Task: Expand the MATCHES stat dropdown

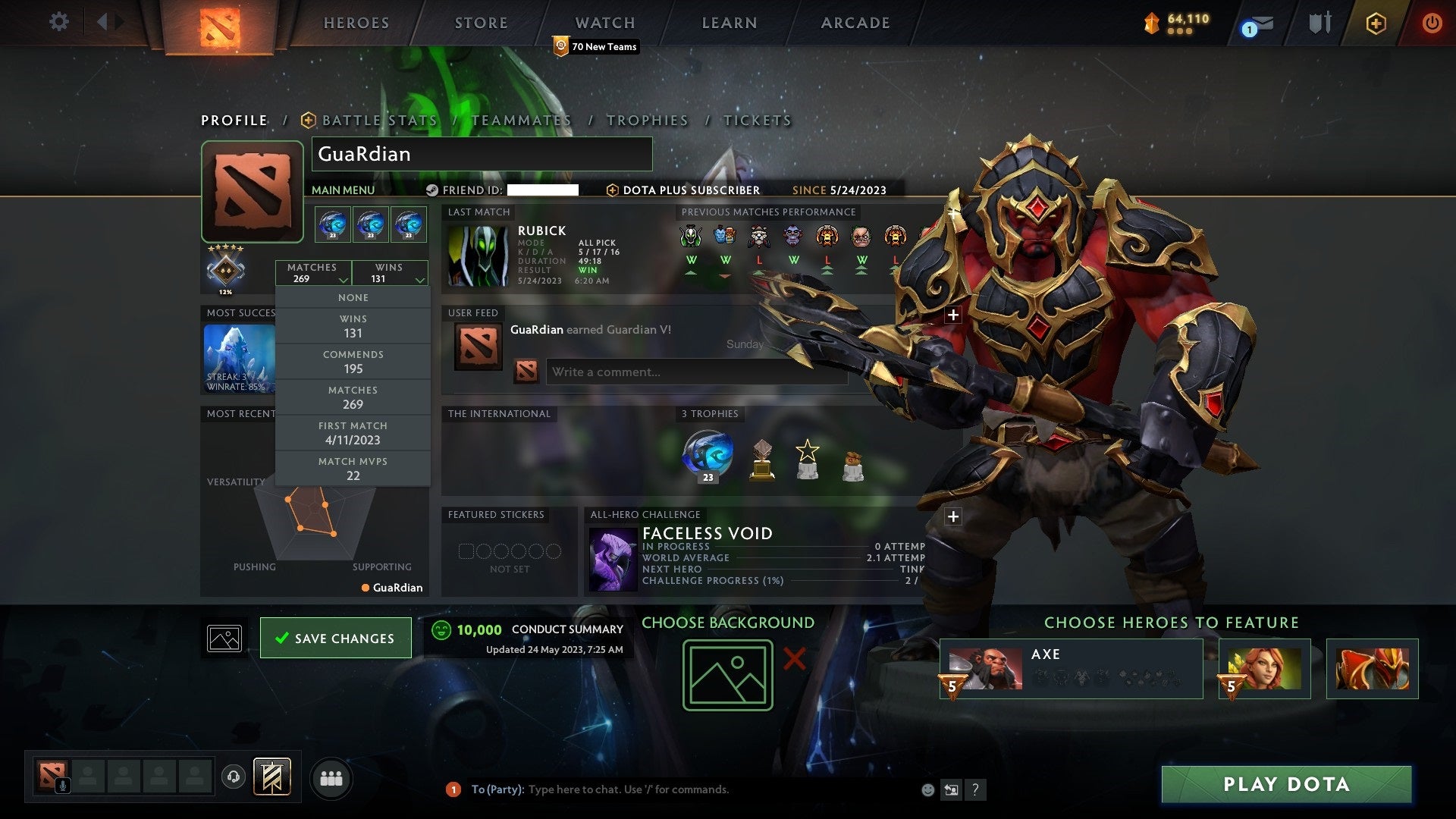Action: (x=314, y=273)
